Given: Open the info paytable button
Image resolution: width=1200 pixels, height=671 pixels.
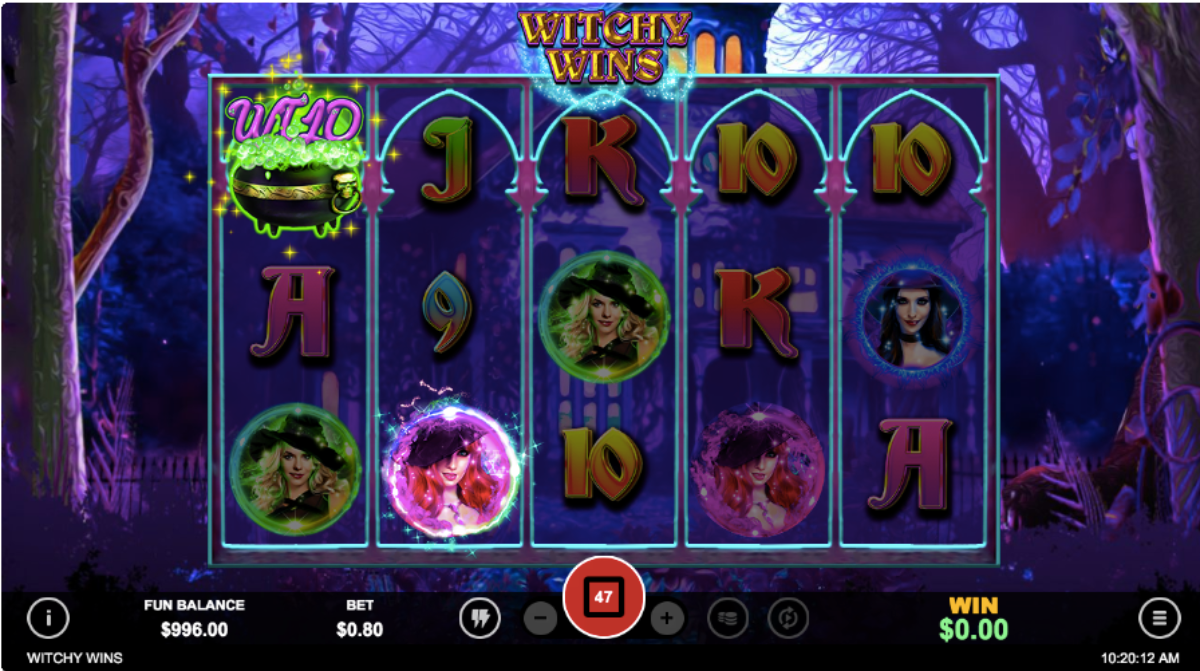Looking at the screenshot, I should pos(47,619).
